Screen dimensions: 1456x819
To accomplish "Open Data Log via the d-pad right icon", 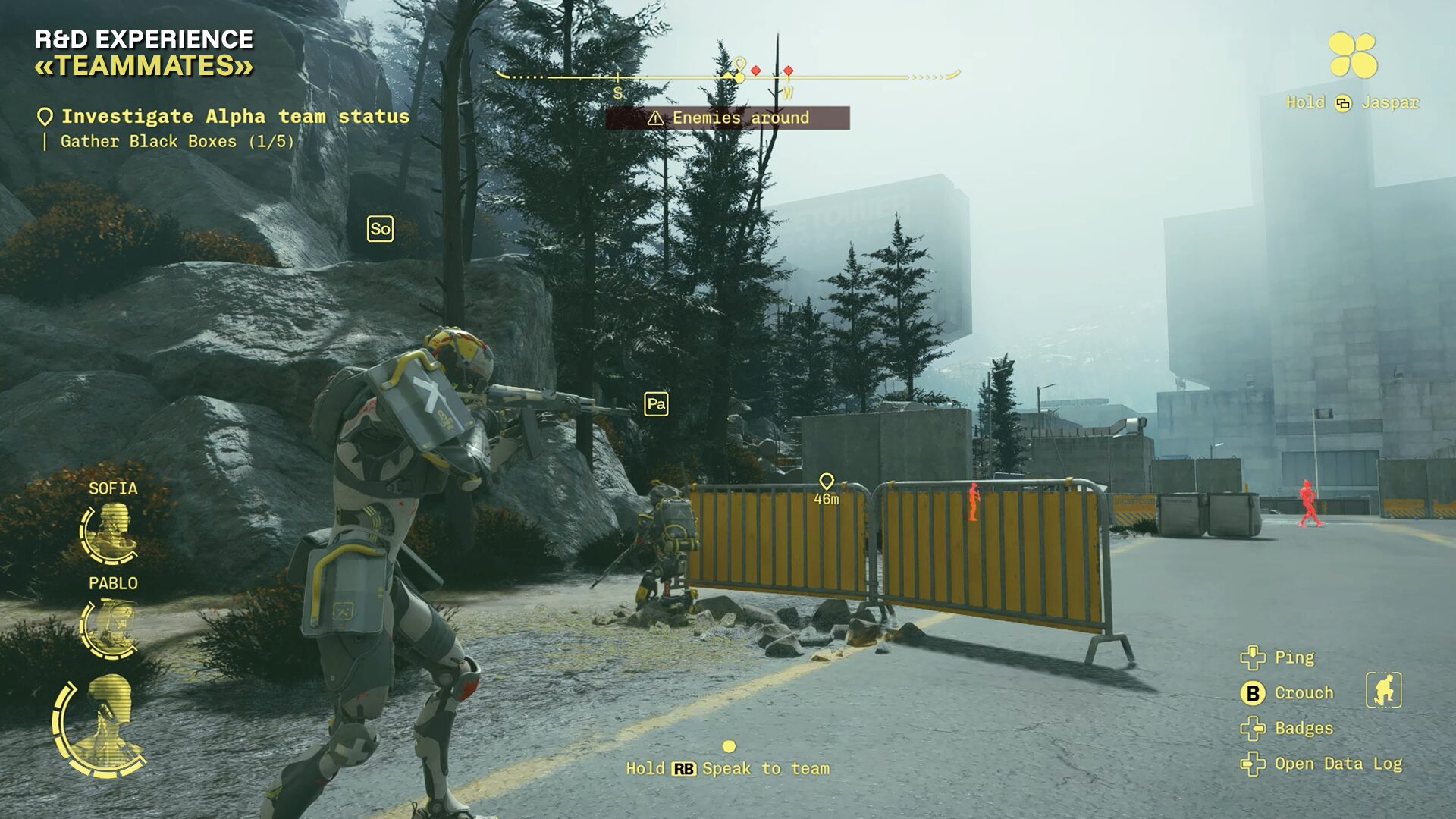I will click(x=1251, y=765).
